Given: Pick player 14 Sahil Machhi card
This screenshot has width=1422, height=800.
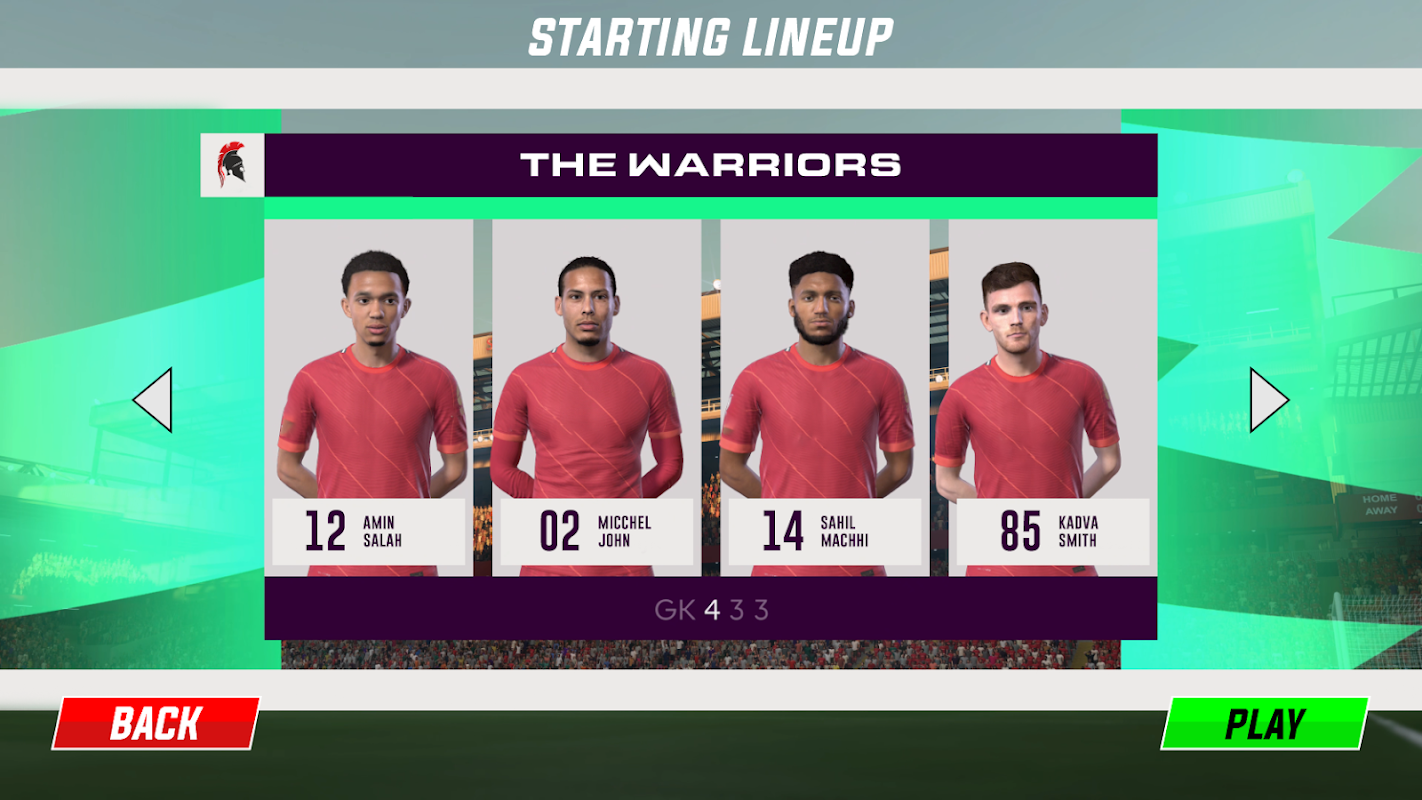Looking at the screenshot, I should pos(824,398).
